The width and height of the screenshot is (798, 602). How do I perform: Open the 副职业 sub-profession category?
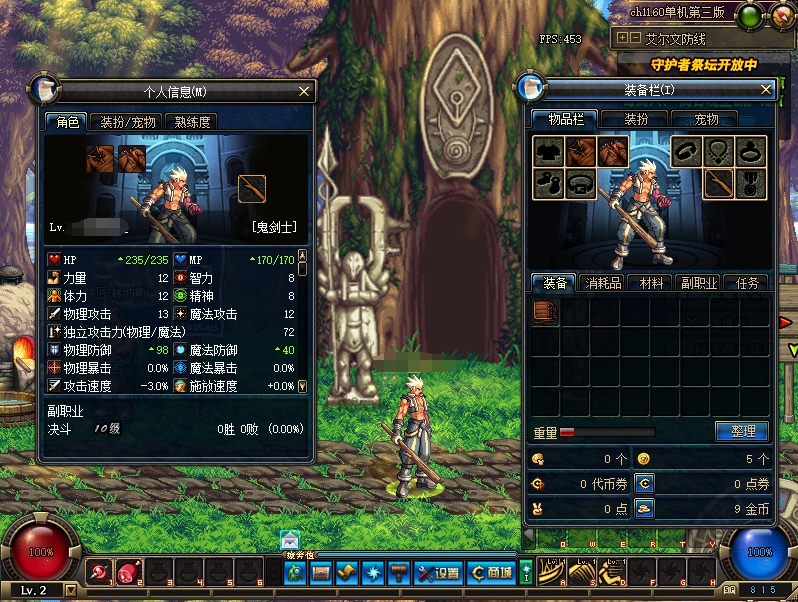point(698,283)
